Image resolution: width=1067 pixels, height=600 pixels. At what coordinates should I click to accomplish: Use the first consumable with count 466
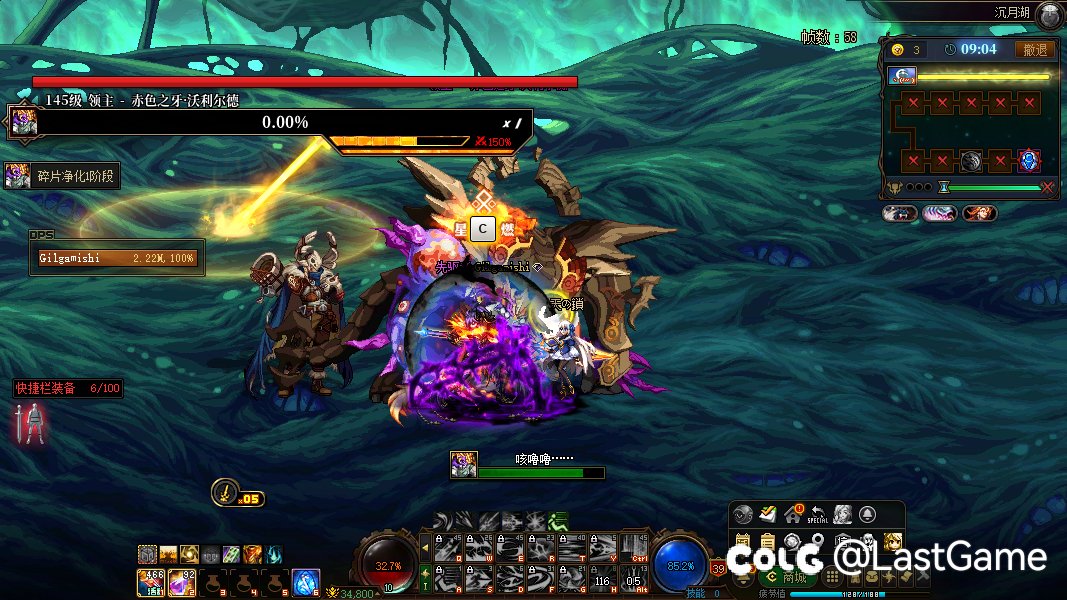(150, 581)
